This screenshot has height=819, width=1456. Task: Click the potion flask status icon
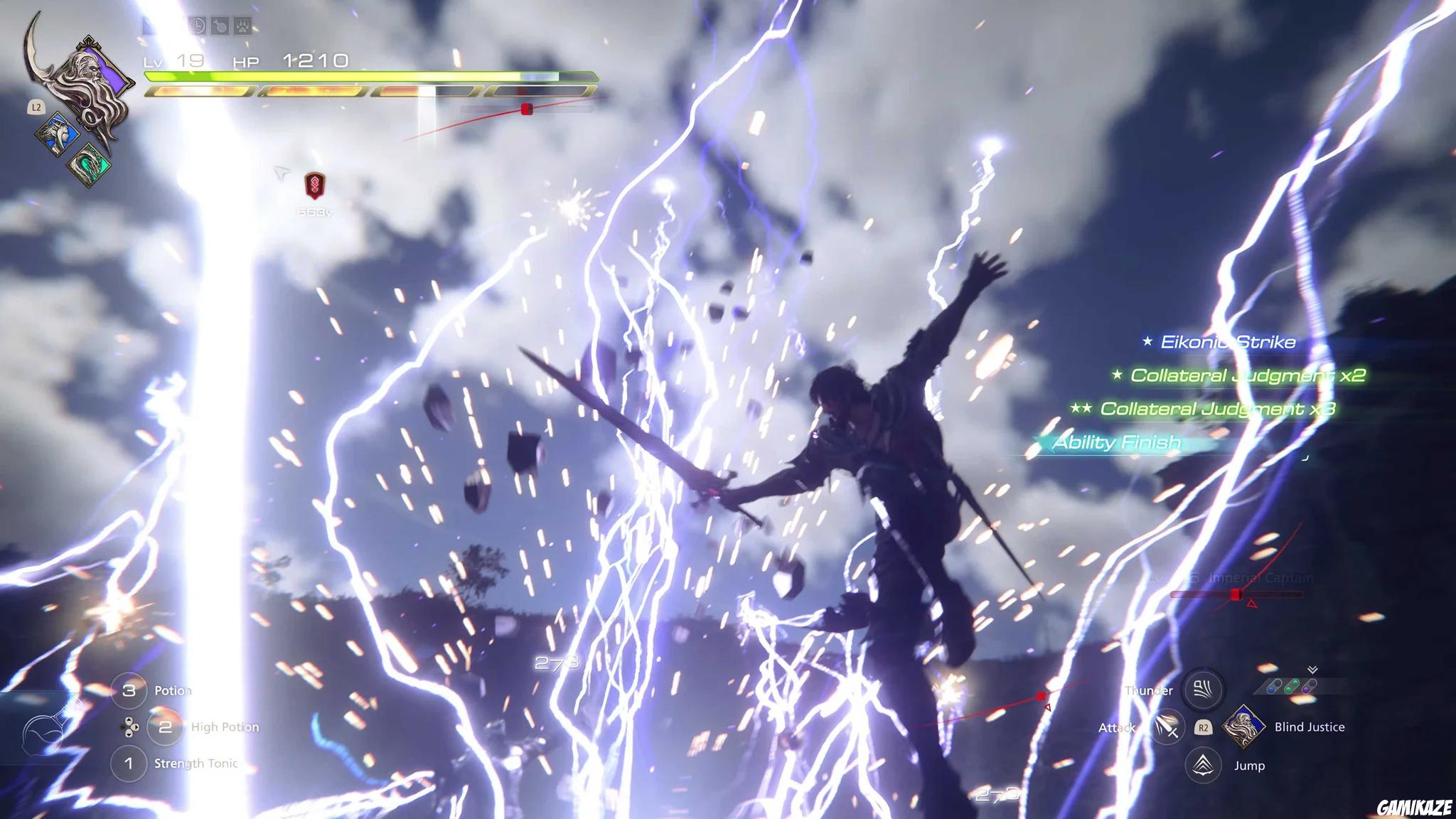point(220,26)
